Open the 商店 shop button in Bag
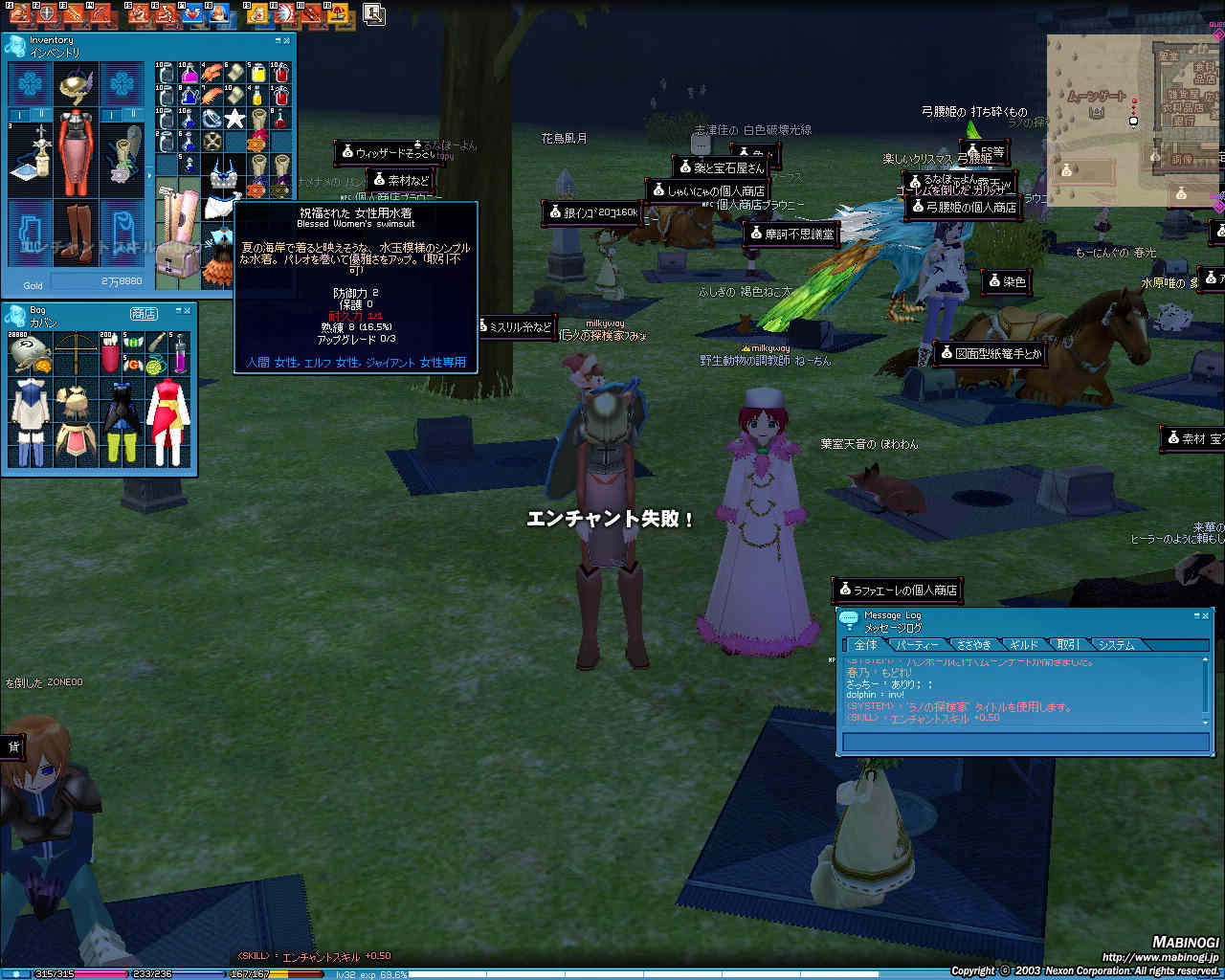Screen dimensions: 1225x980 click(144, 314)
